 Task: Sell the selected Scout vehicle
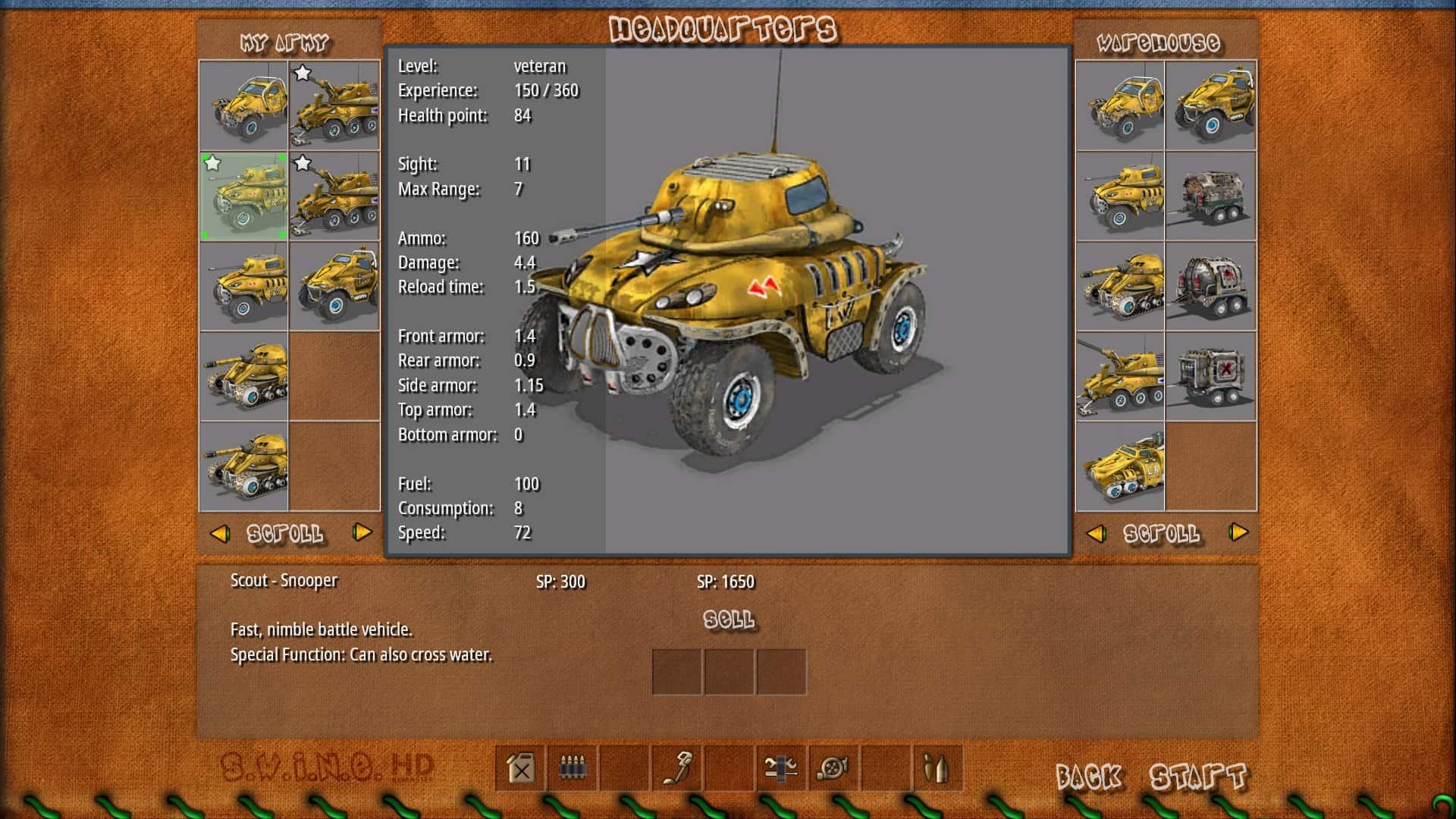tap(729, 620)
